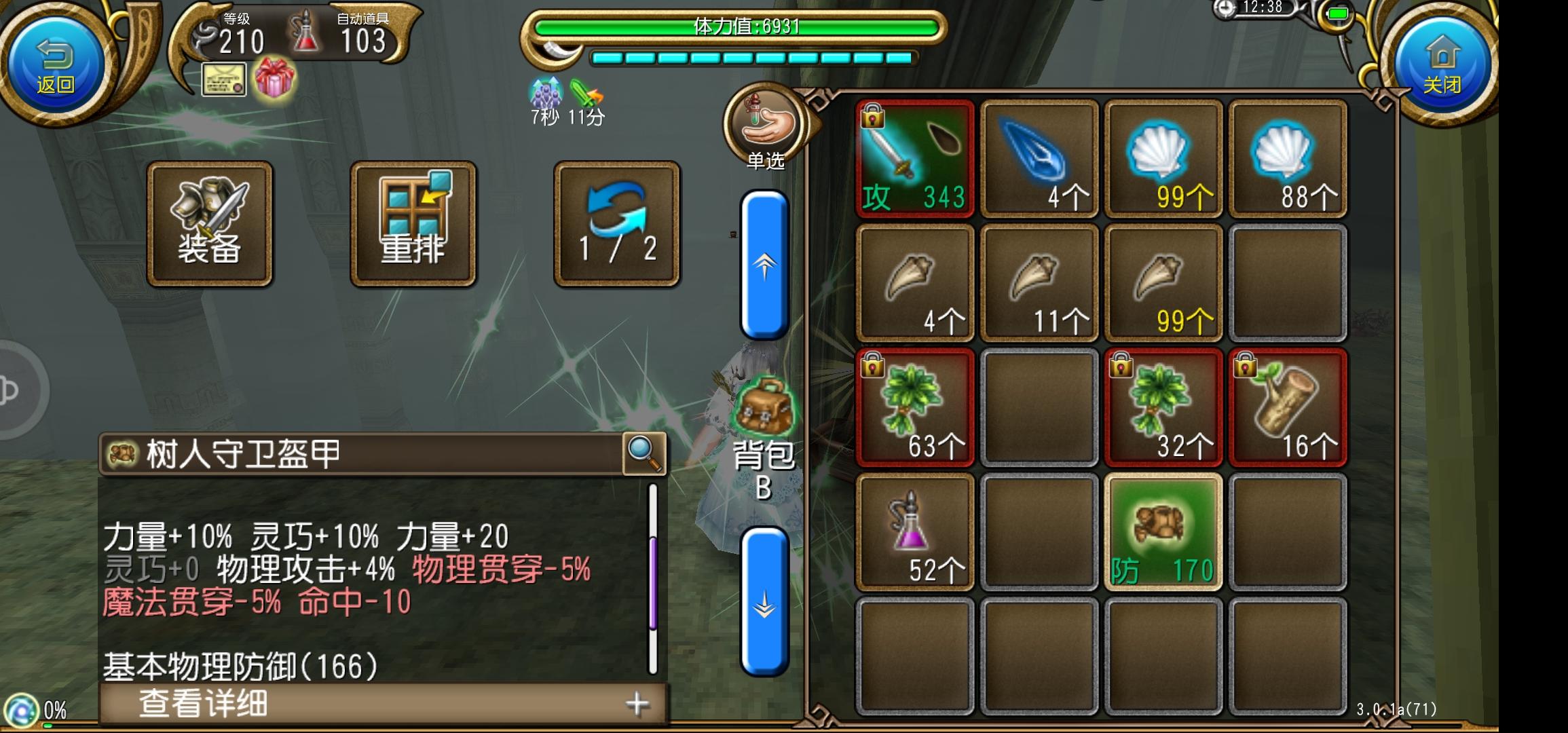Open the mail envelope icon
This screenshot has height=733, width=1568.
(223, 80)
